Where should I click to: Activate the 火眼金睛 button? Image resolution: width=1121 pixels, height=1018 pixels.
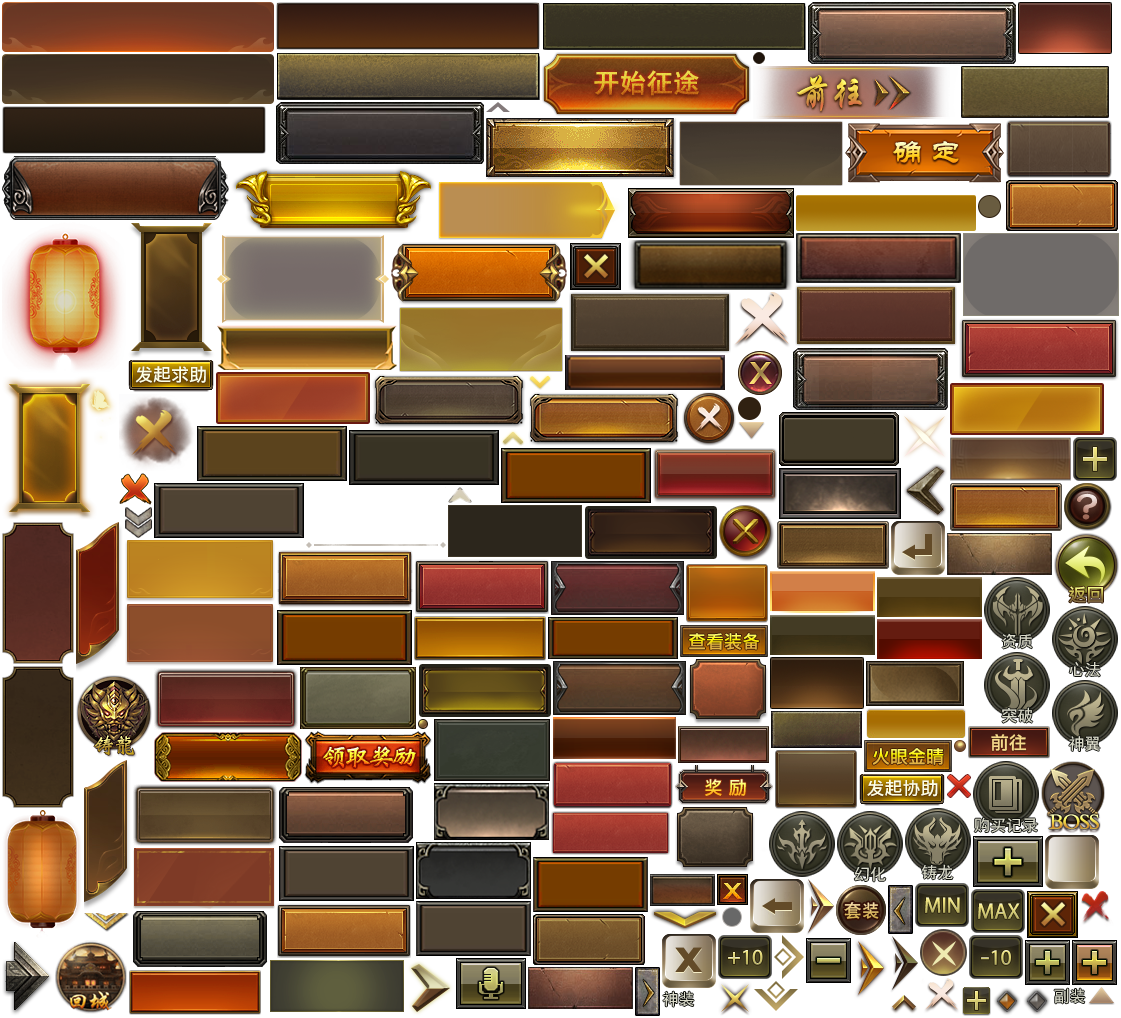[x=908, y=756]
